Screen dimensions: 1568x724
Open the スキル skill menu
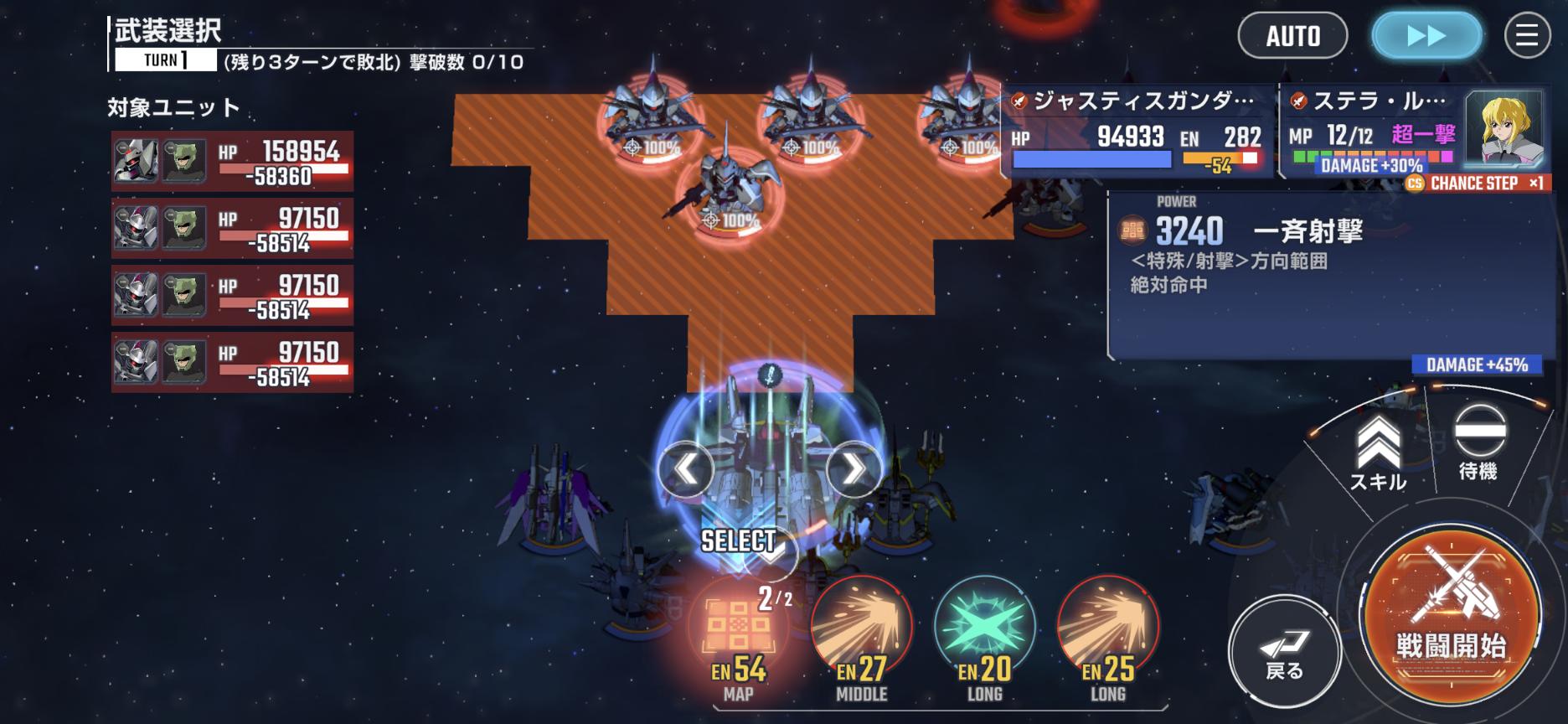click(x=1378, y=454)
